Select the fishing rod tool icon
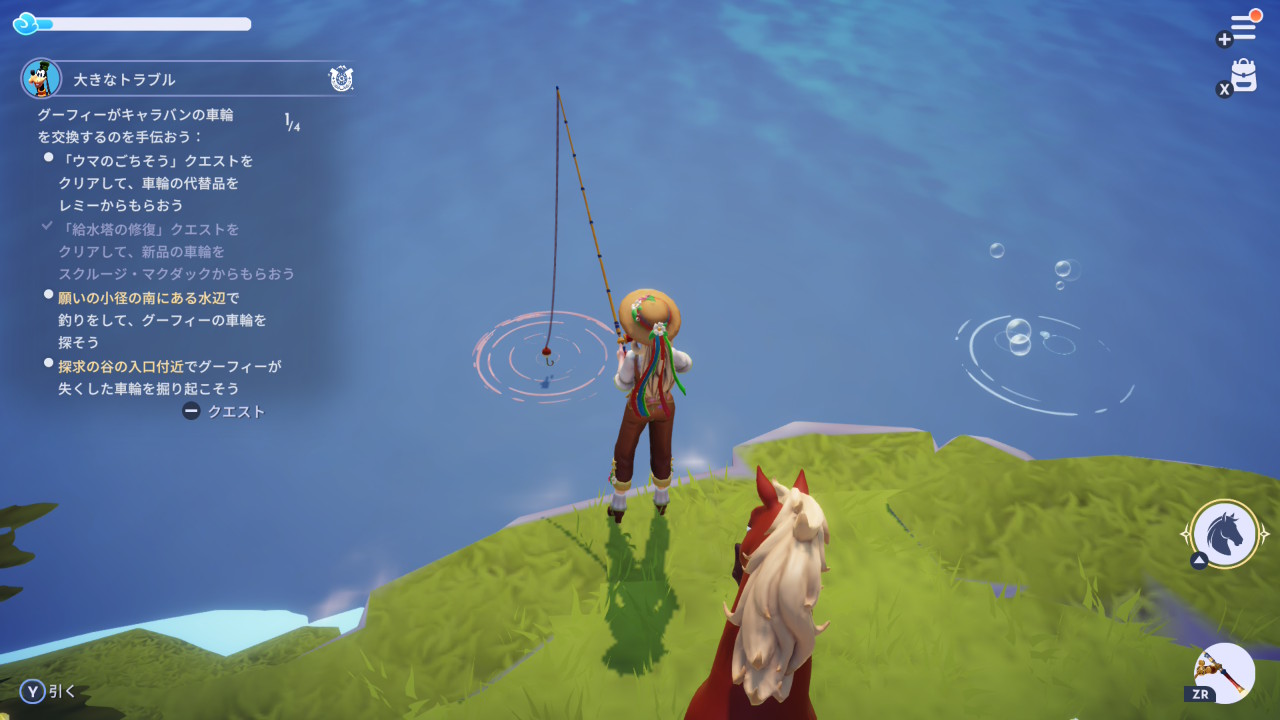Viewport: 1280px width, 720px height. click(x=1225, y=672)
